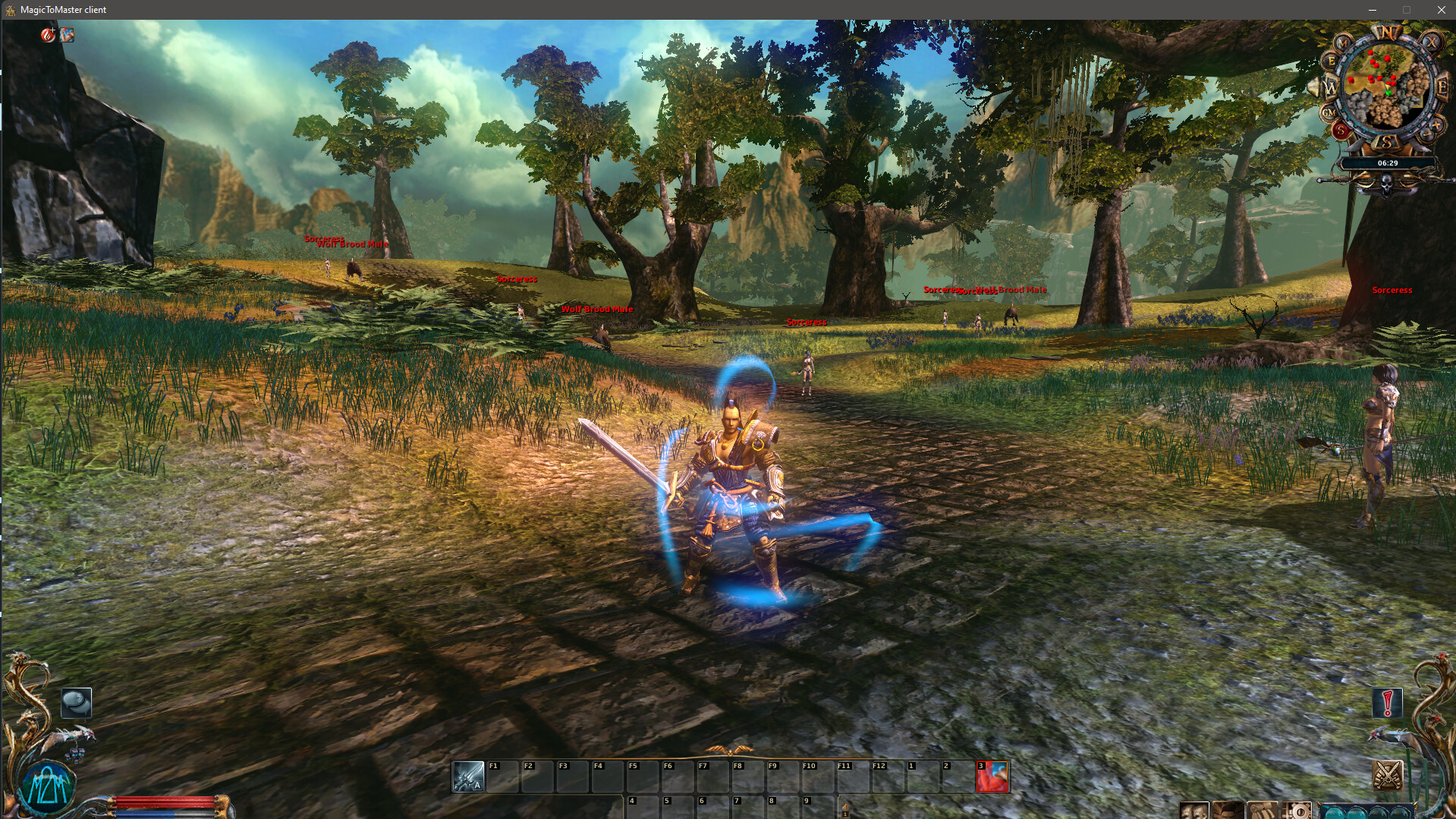Click the red exclamation alert icon

click(1387, 702)
